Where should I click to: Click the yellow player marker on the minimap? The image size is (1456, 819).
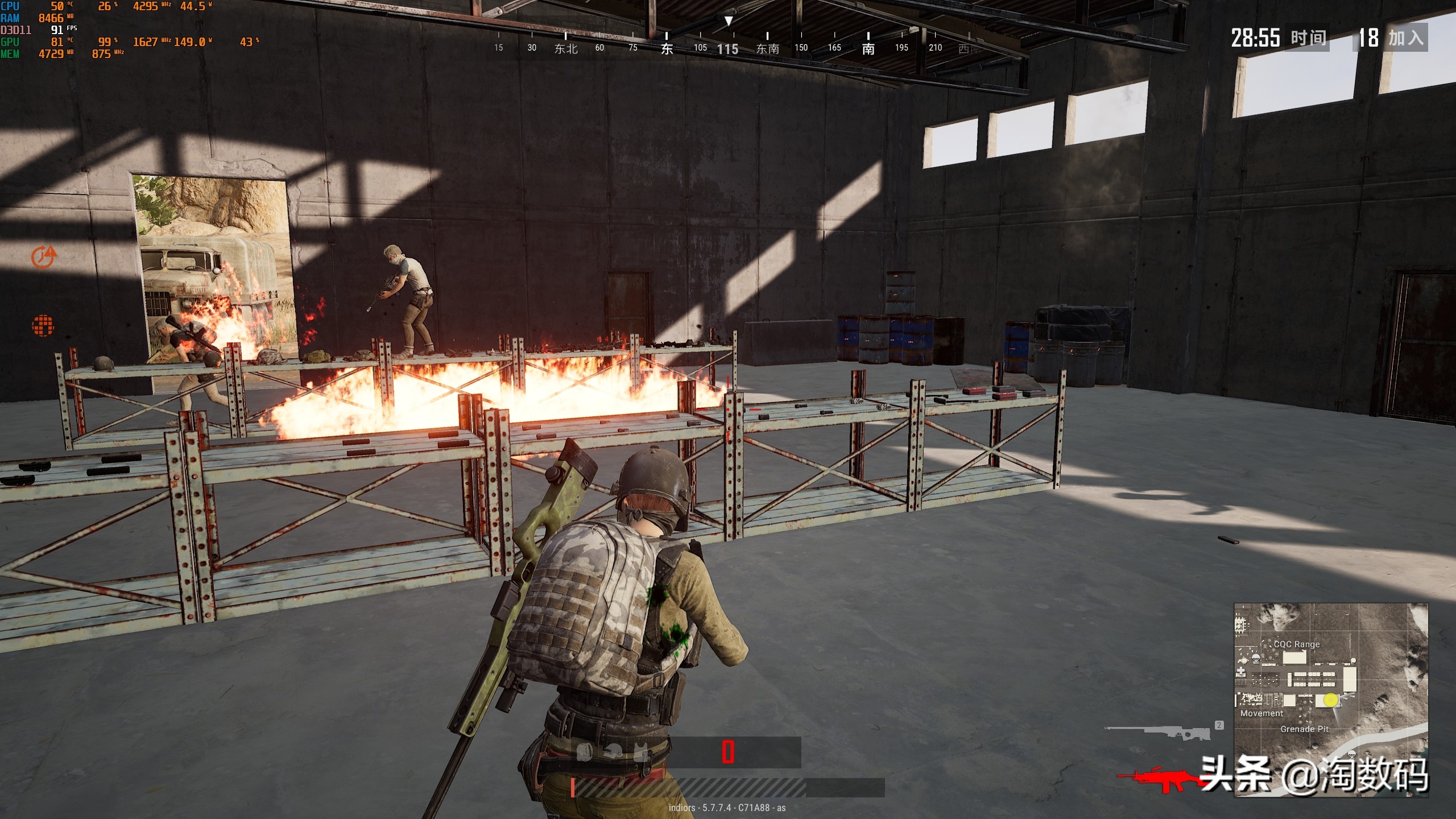coord(1330,700)
